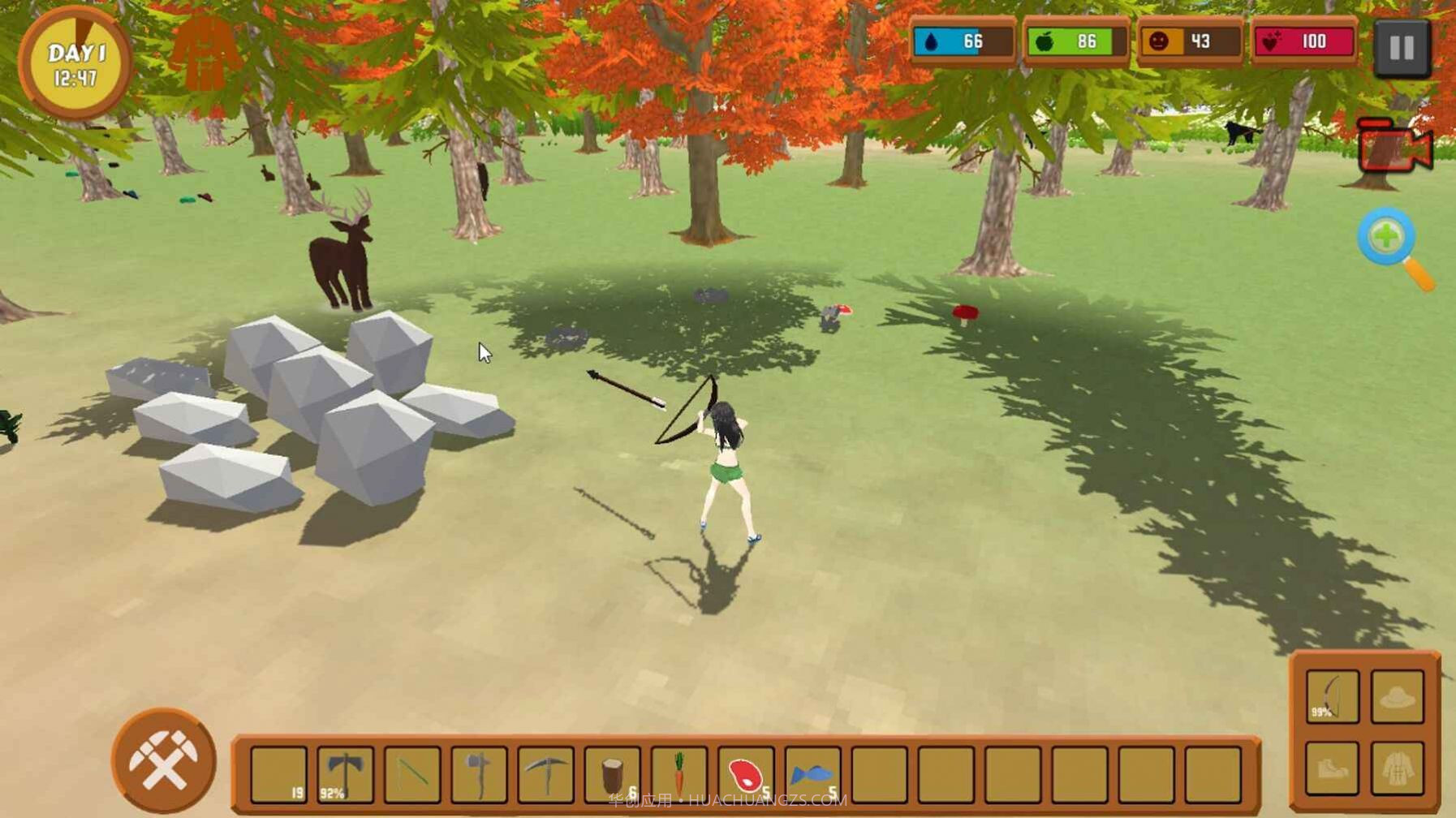Click the equipped bow slot
Viewport: 1456px width, 818px height.
click(x=1332, y=696)
